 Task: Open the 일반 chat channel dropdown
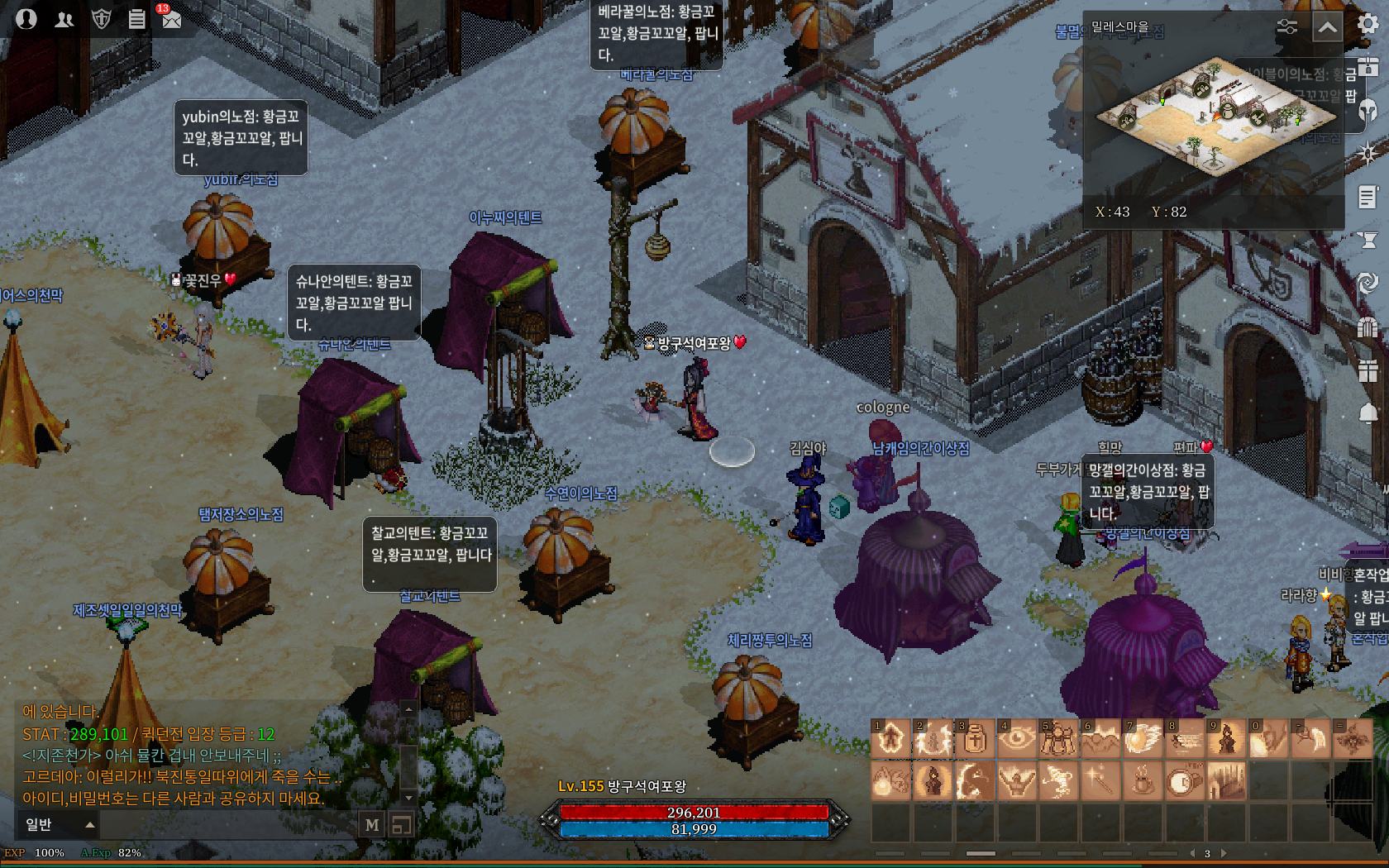(56, 824)
